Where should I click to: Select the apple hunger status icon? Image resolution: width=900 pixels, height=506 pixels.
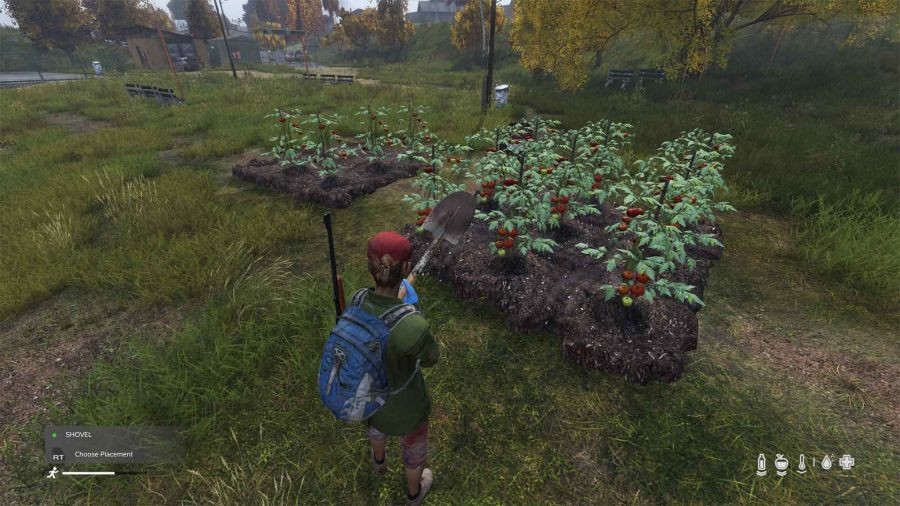point(781,463)
